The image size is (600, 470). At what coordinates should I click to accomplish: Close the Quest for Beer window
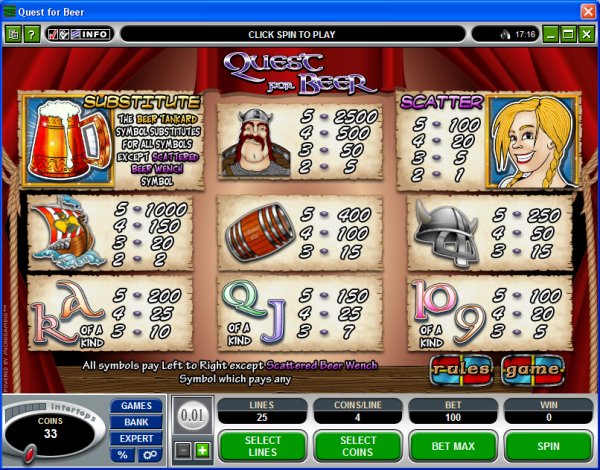[587, 10]
